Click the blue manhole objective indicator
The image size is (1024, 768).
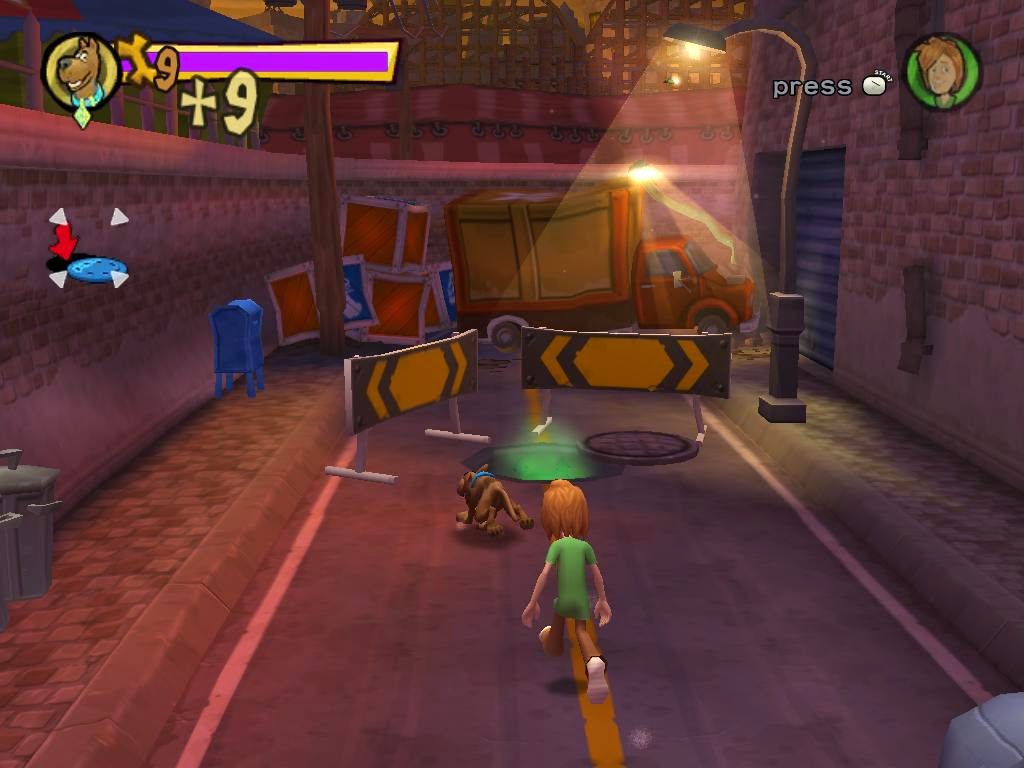97,268
